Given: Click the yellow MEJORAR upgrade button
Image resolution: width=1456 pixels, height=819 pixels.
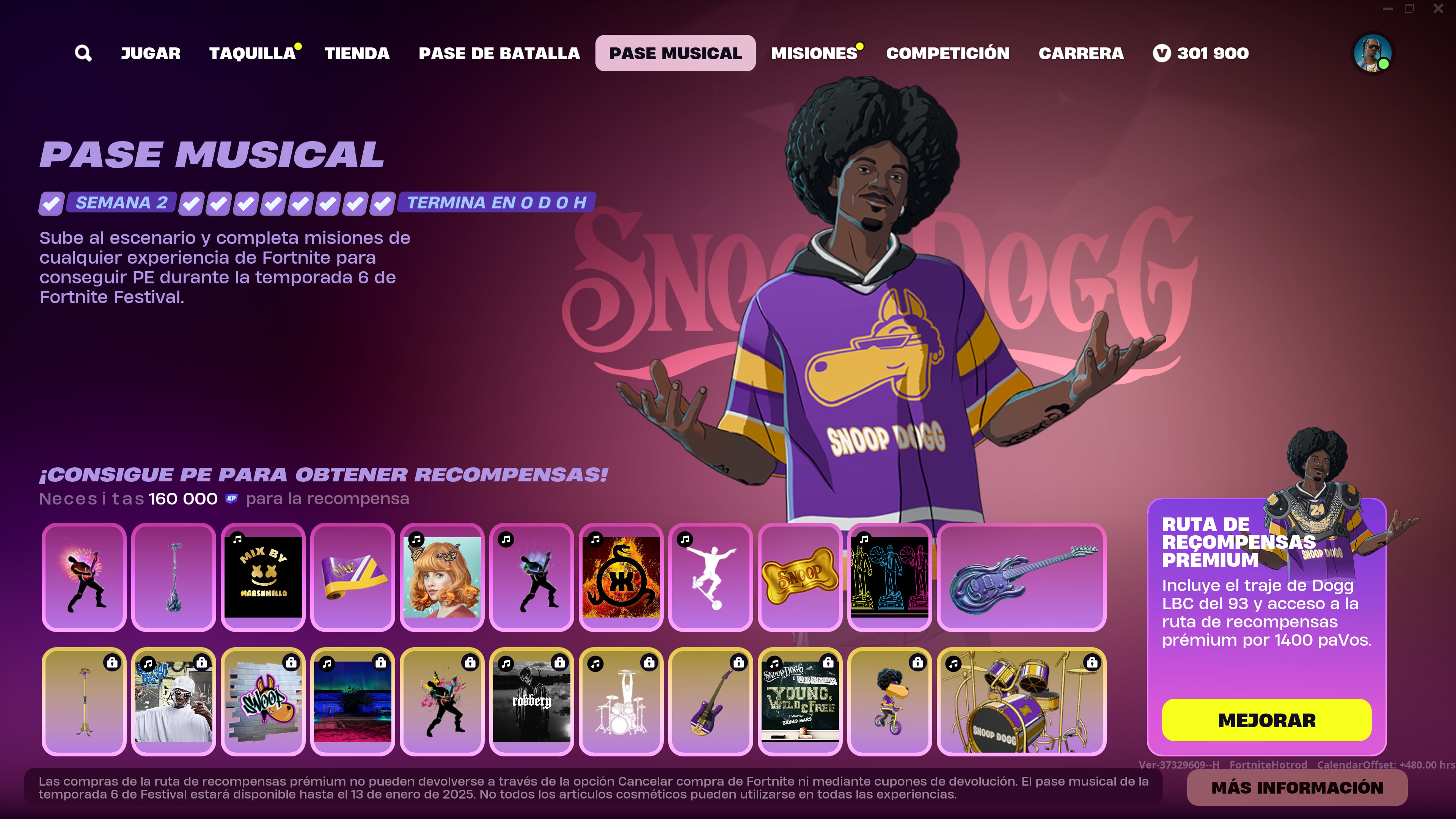Looking at the screenshot, I should [1266, 720].
